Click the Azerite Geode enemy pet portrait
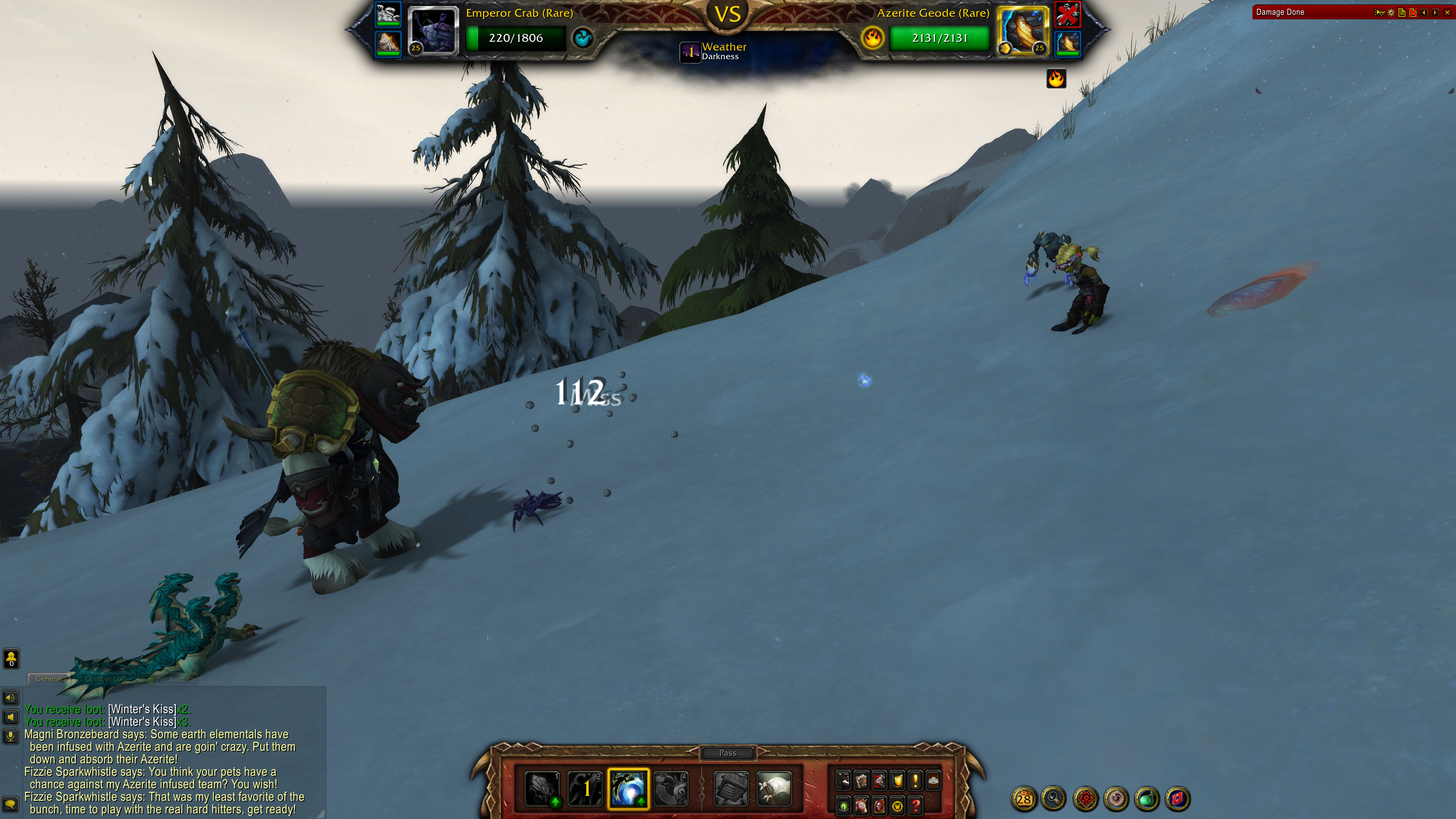Image resolution: width=1456 pixels, height=819 pixels. point(1022,30)
